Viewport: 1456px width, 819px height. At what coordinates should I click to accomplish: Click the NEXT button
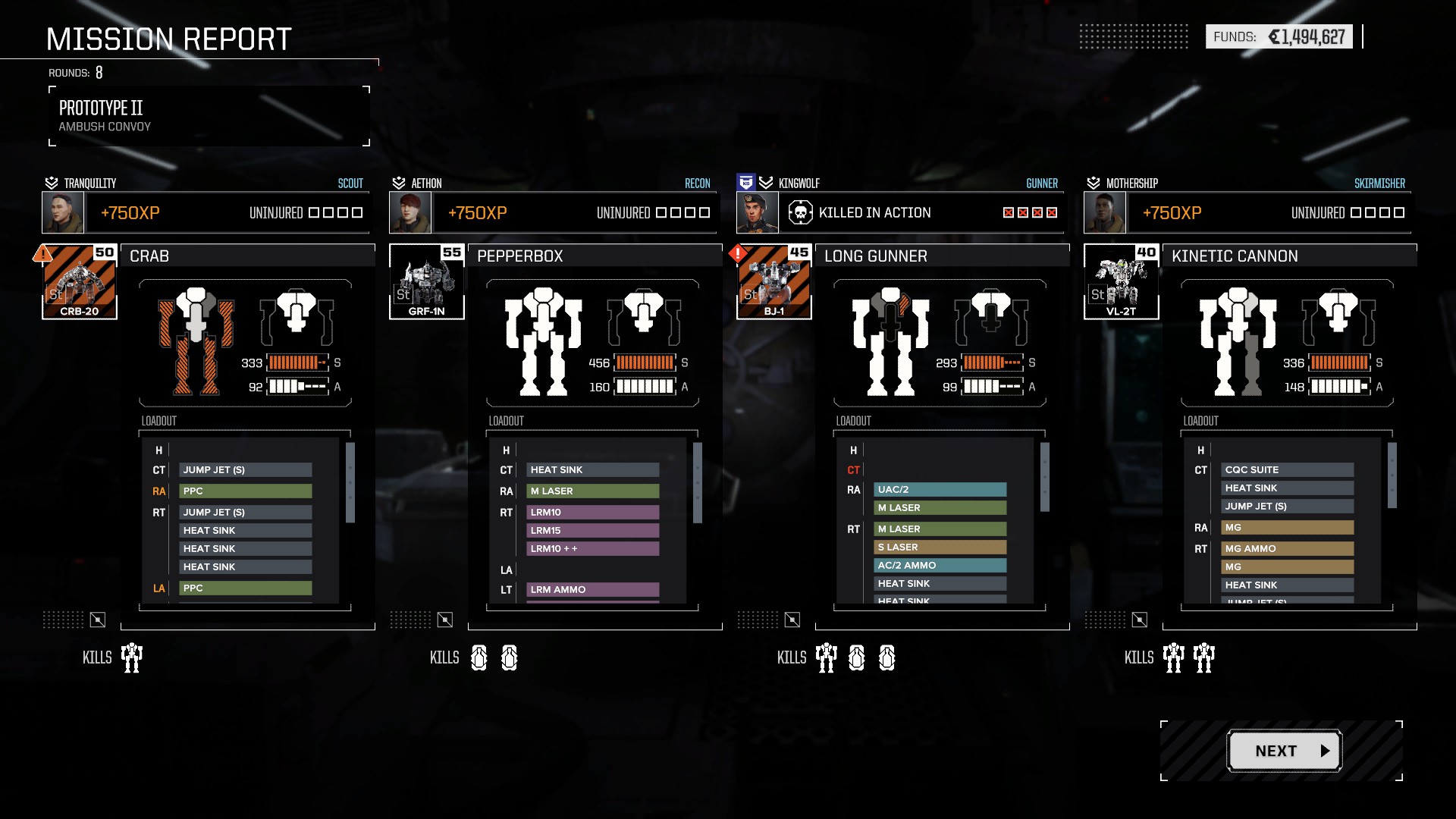tap(1285, 751)
